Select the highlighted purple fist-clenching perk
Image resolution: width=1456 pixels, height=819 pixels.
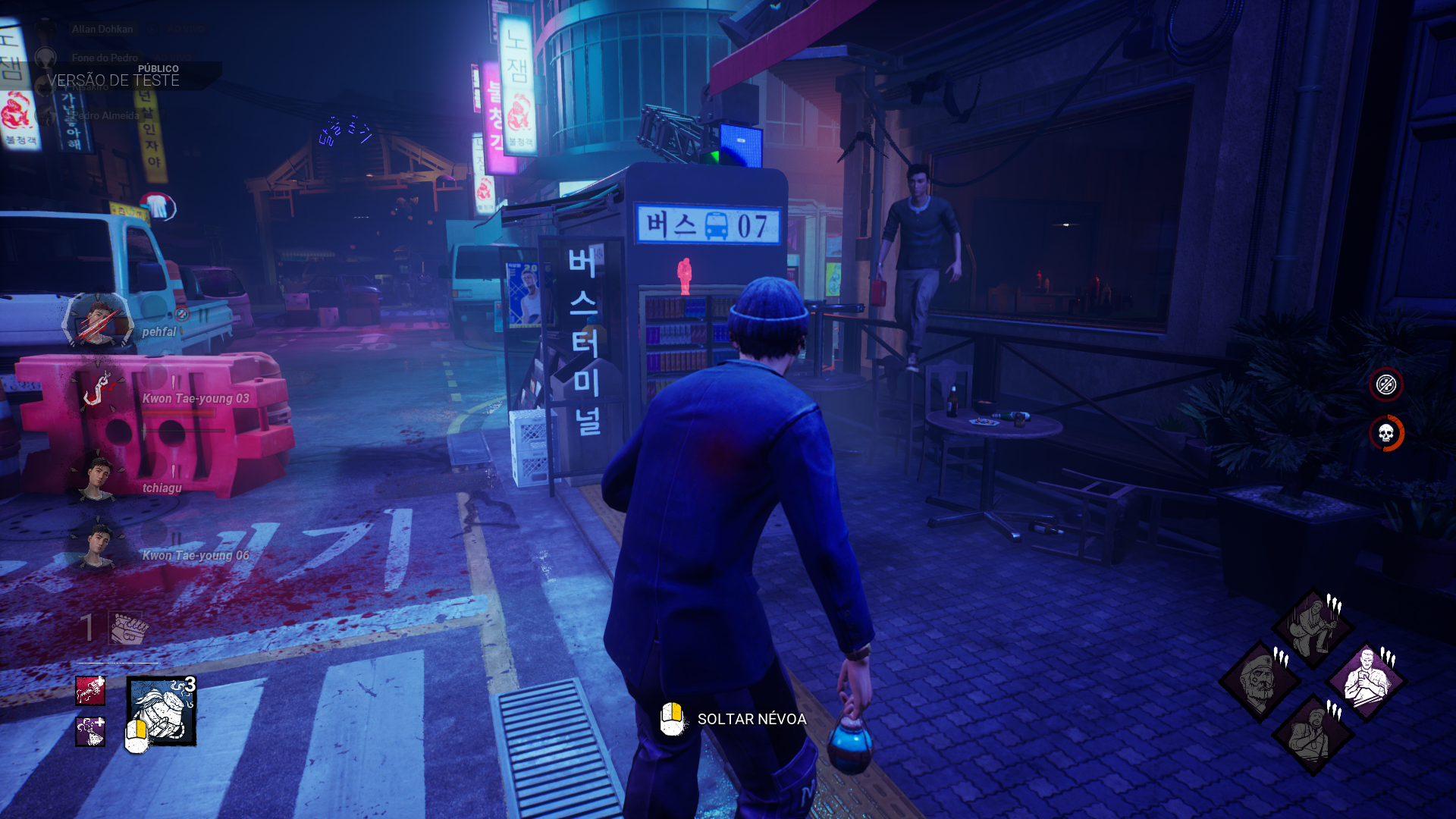pyautogui.click(x=1367, y=680)
